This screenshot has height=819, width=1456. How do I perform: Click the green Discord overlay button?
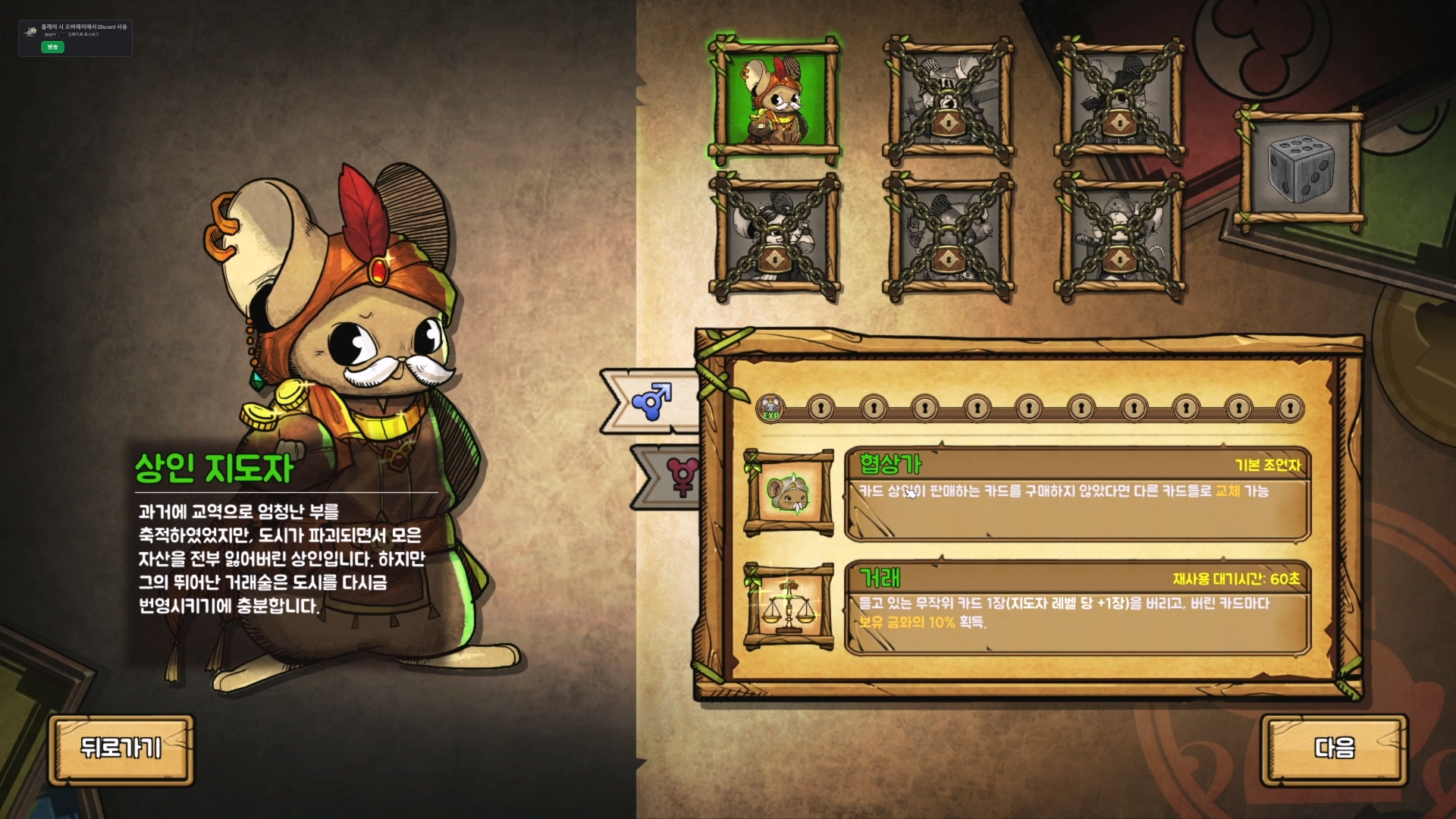tap(52, 47)
